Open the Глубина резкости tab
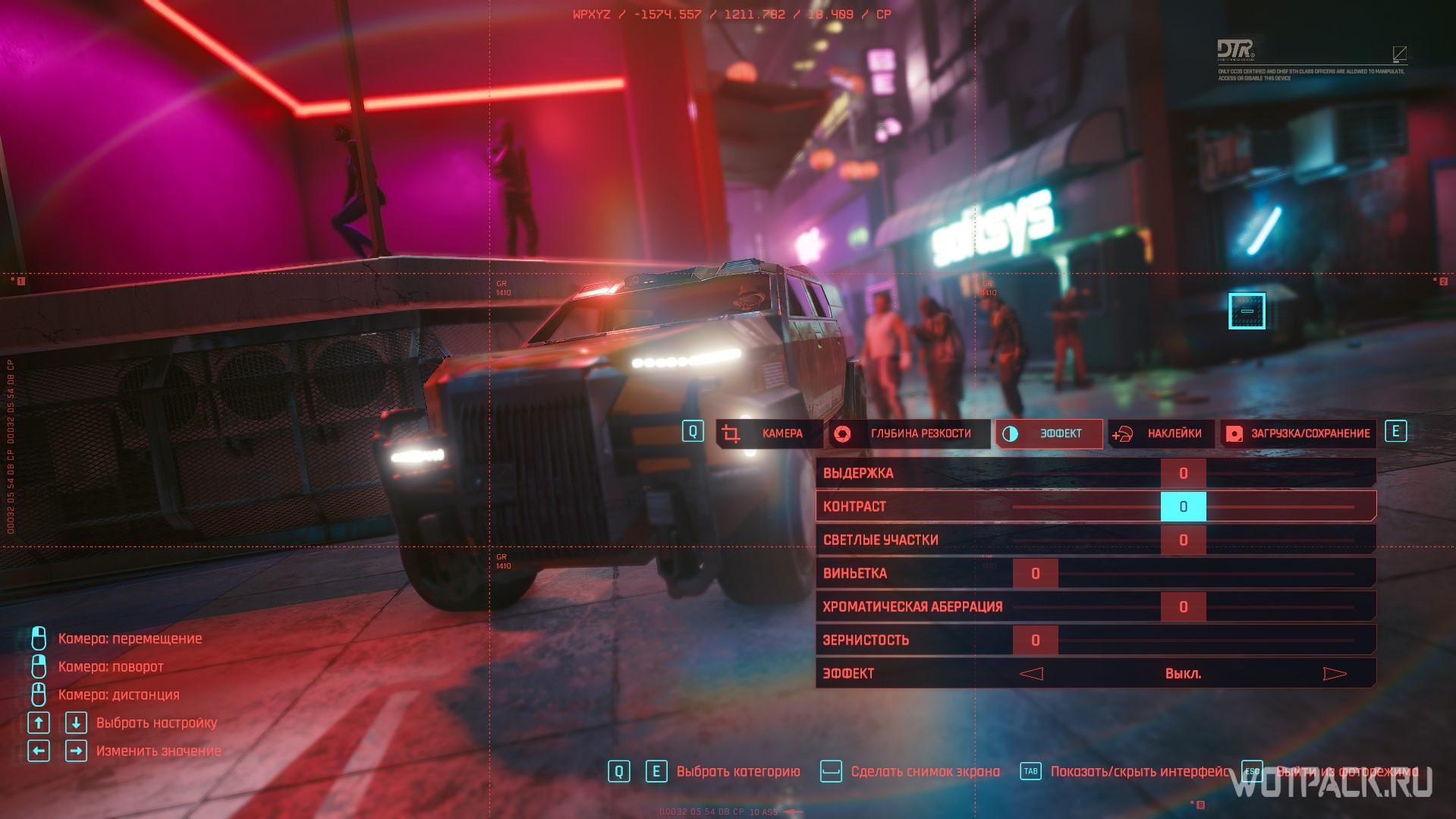The height and width of the screenshot is (819, 1456). 908,433
